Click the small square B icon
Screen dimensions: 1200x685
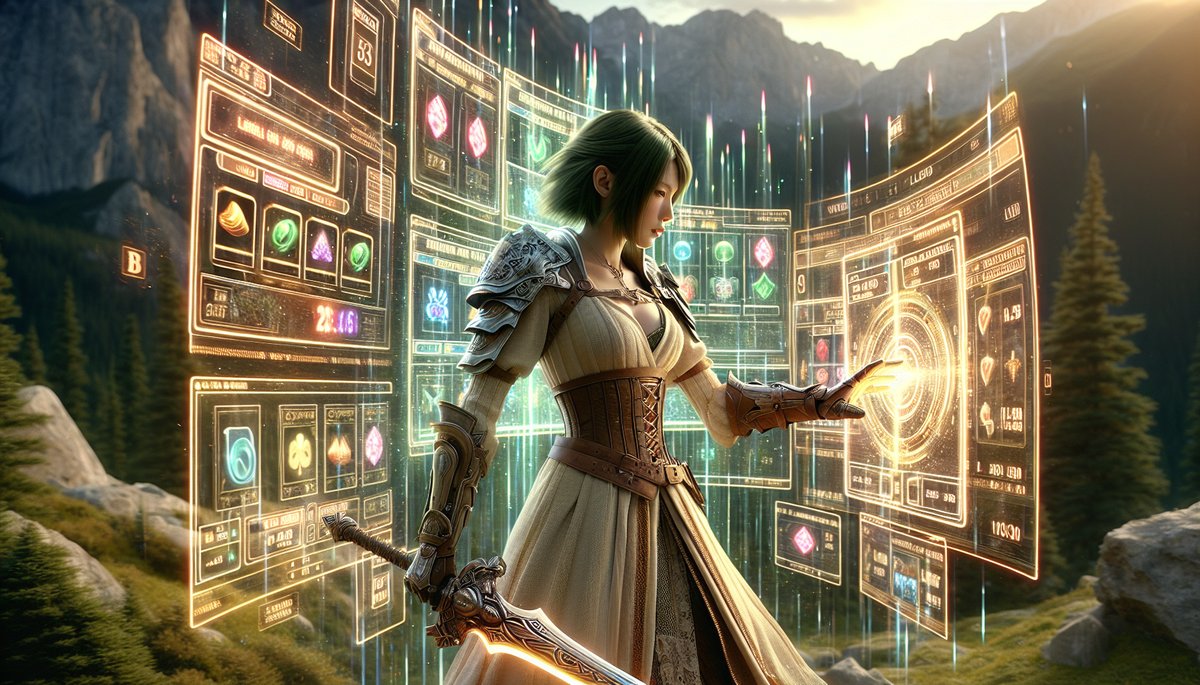133,263
